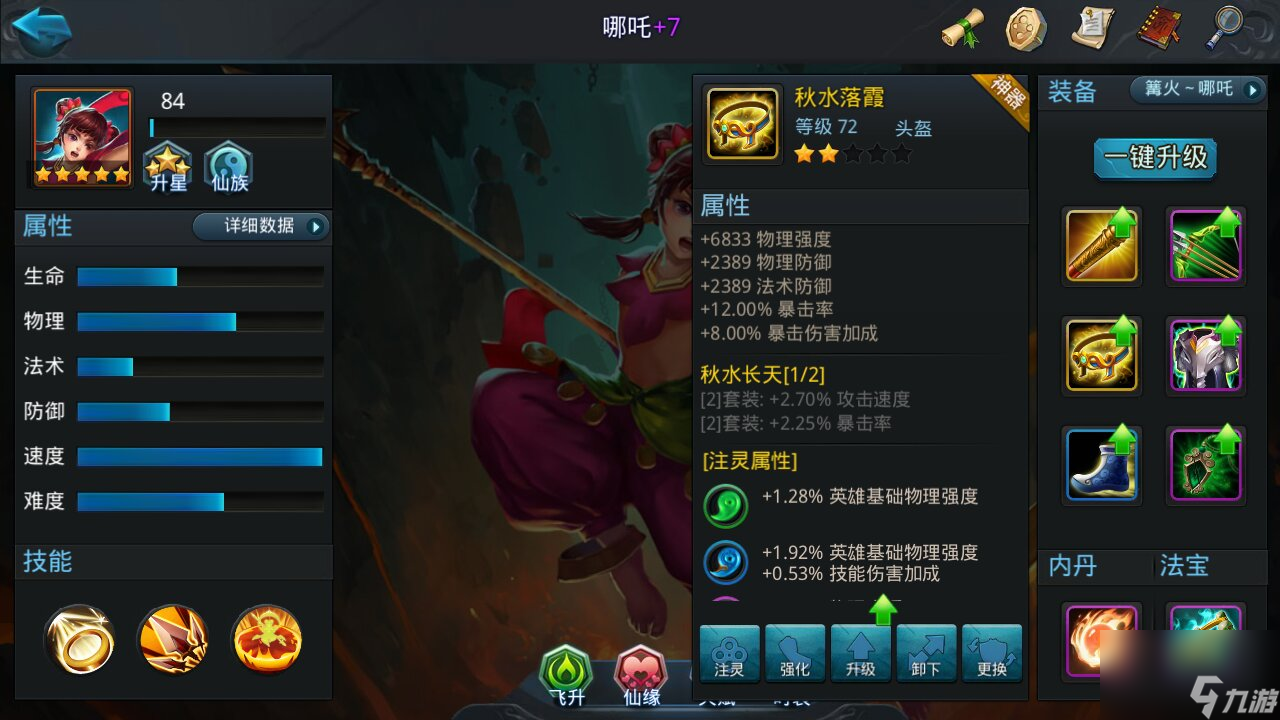
Task: Select the golden spear weapon slot
Action: [x=1102, y=245]
